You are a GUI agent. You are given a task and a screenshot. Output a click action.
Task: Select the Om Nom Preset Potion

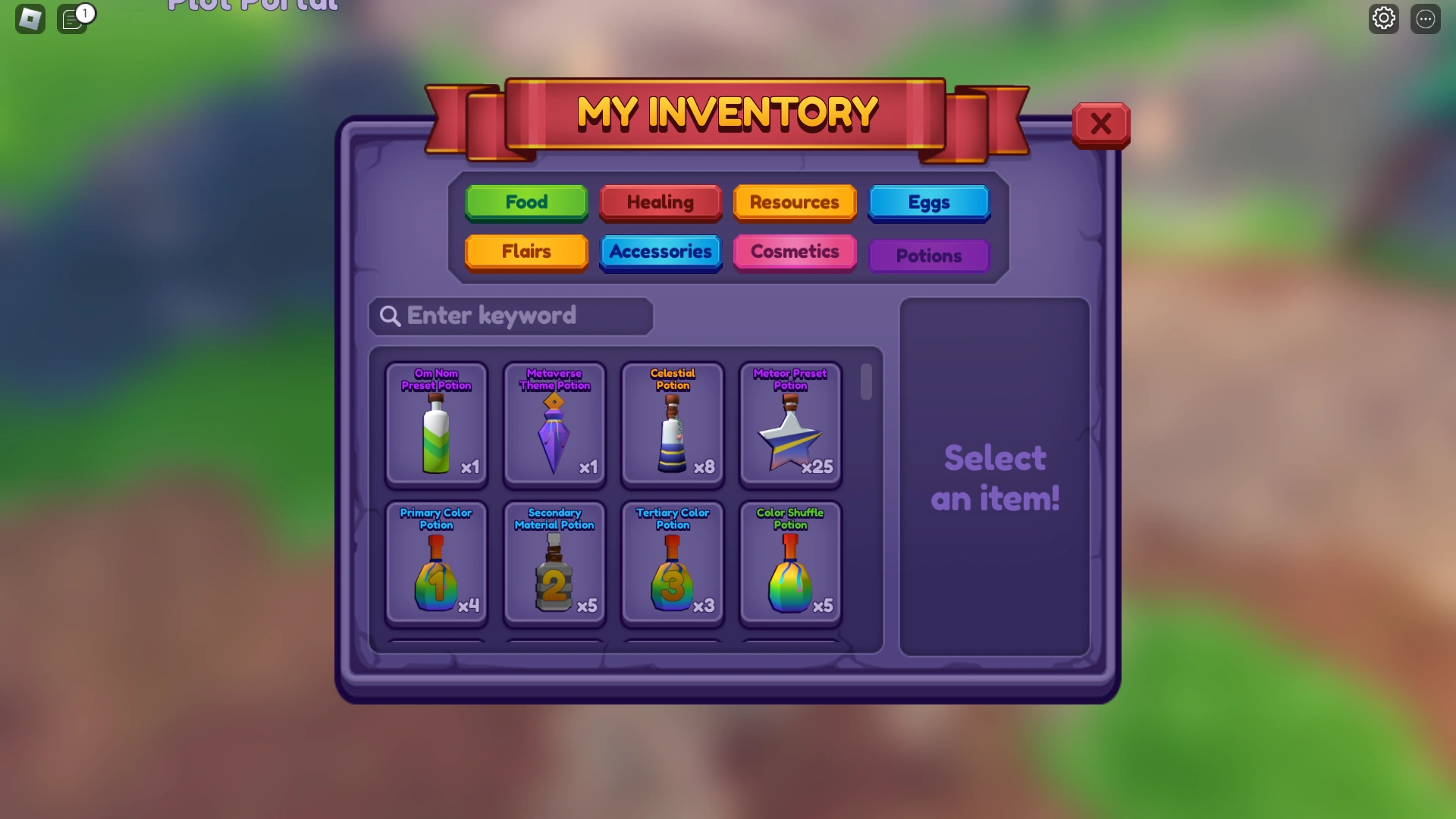tap(436, 425)
